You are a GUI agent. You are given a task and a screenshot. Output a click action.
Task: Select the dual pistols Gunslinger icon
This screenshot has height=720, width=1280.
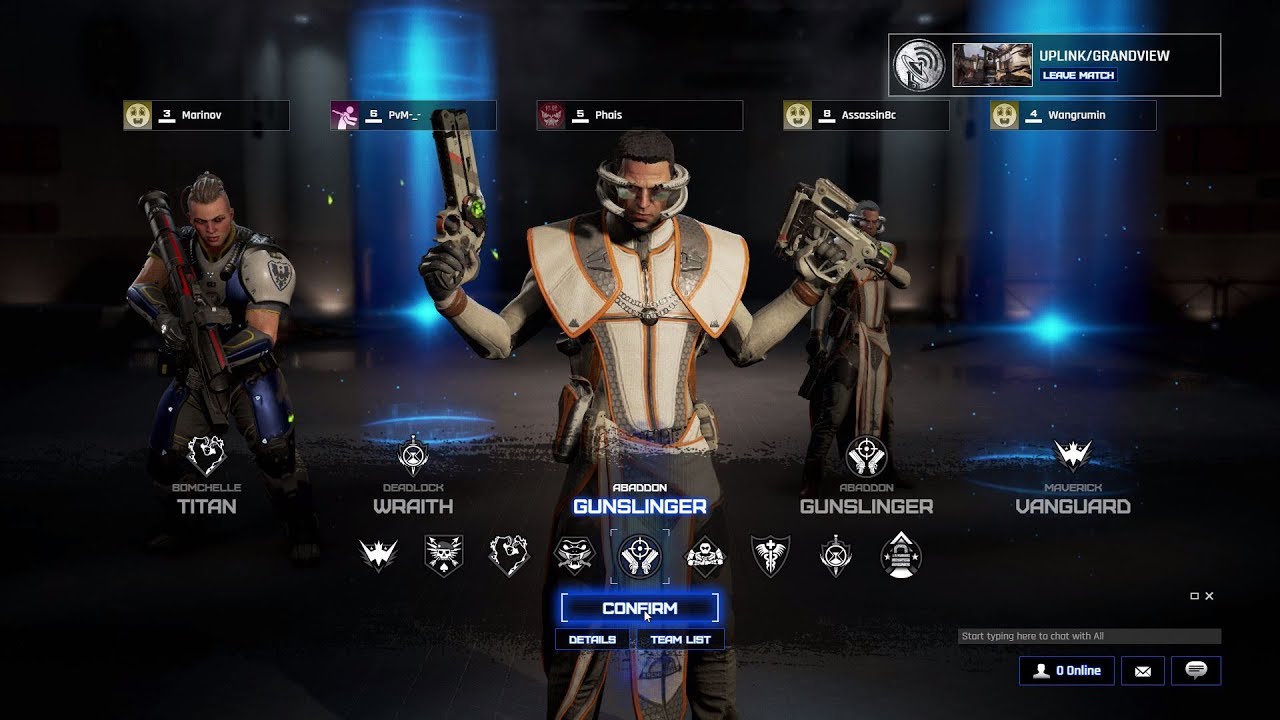639,556
